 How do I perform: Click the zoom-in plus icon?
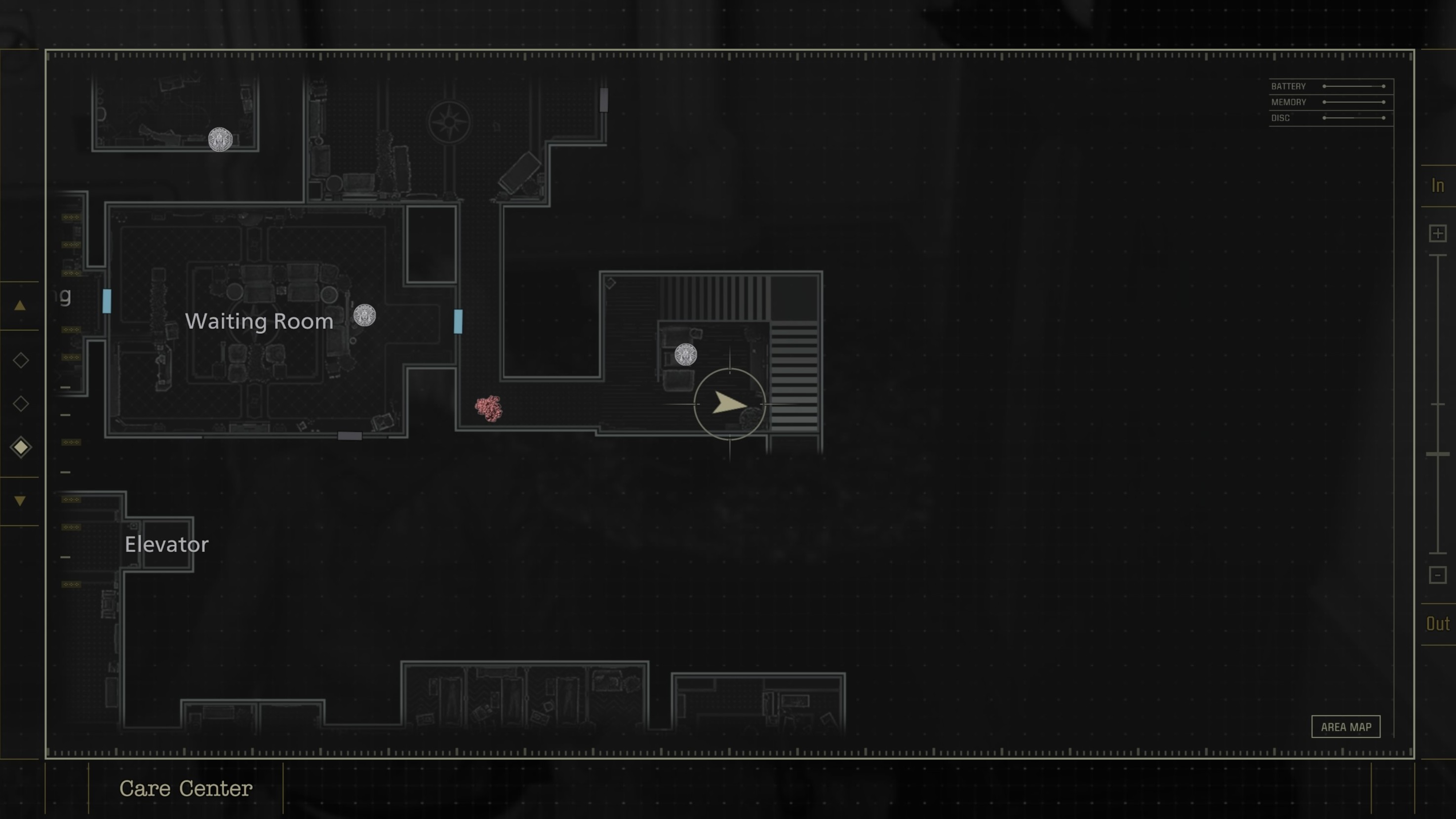click(x=1438, y=233)
